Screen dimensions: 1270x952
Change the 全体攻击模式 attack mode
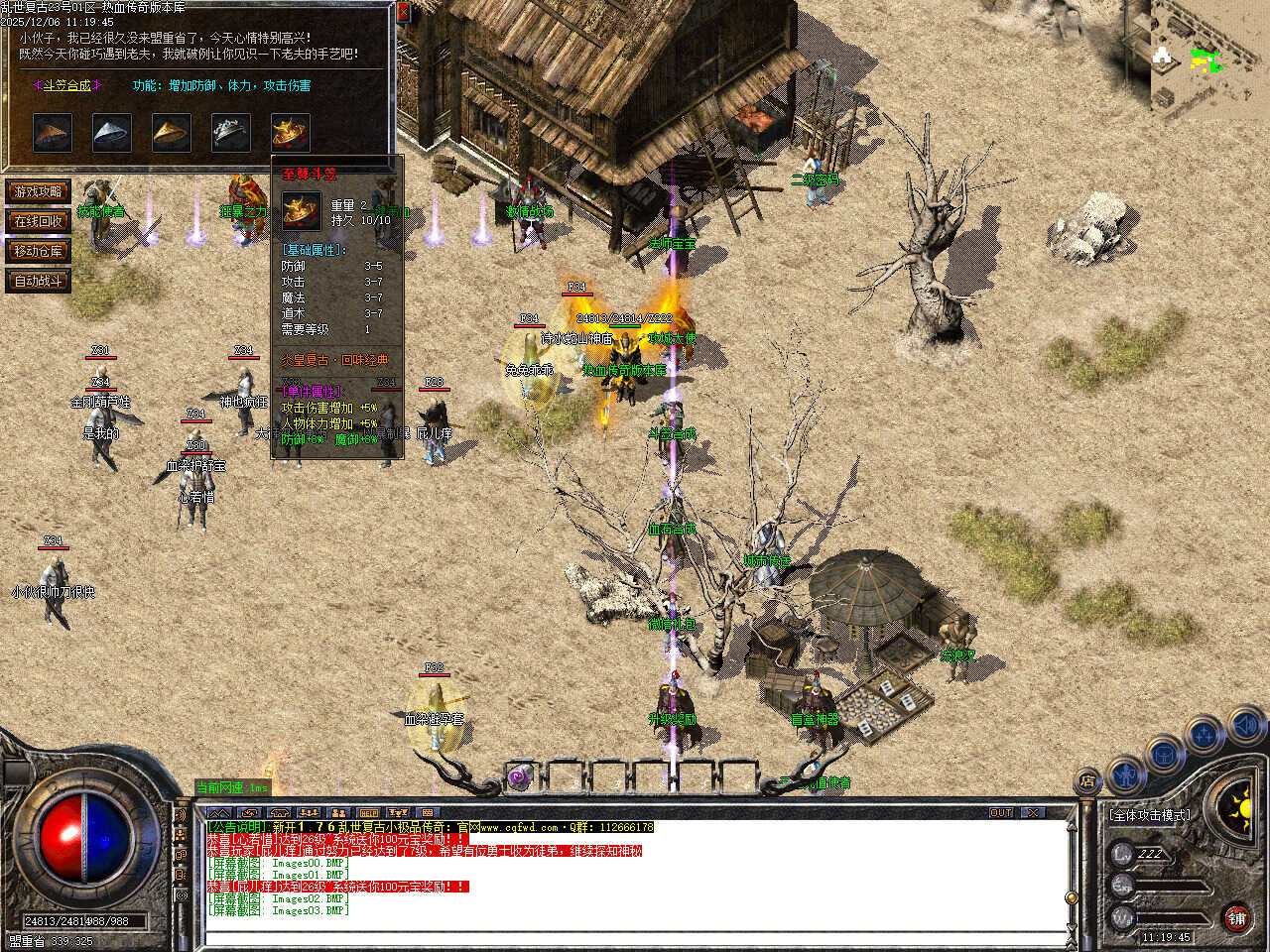click(1150, 815)
